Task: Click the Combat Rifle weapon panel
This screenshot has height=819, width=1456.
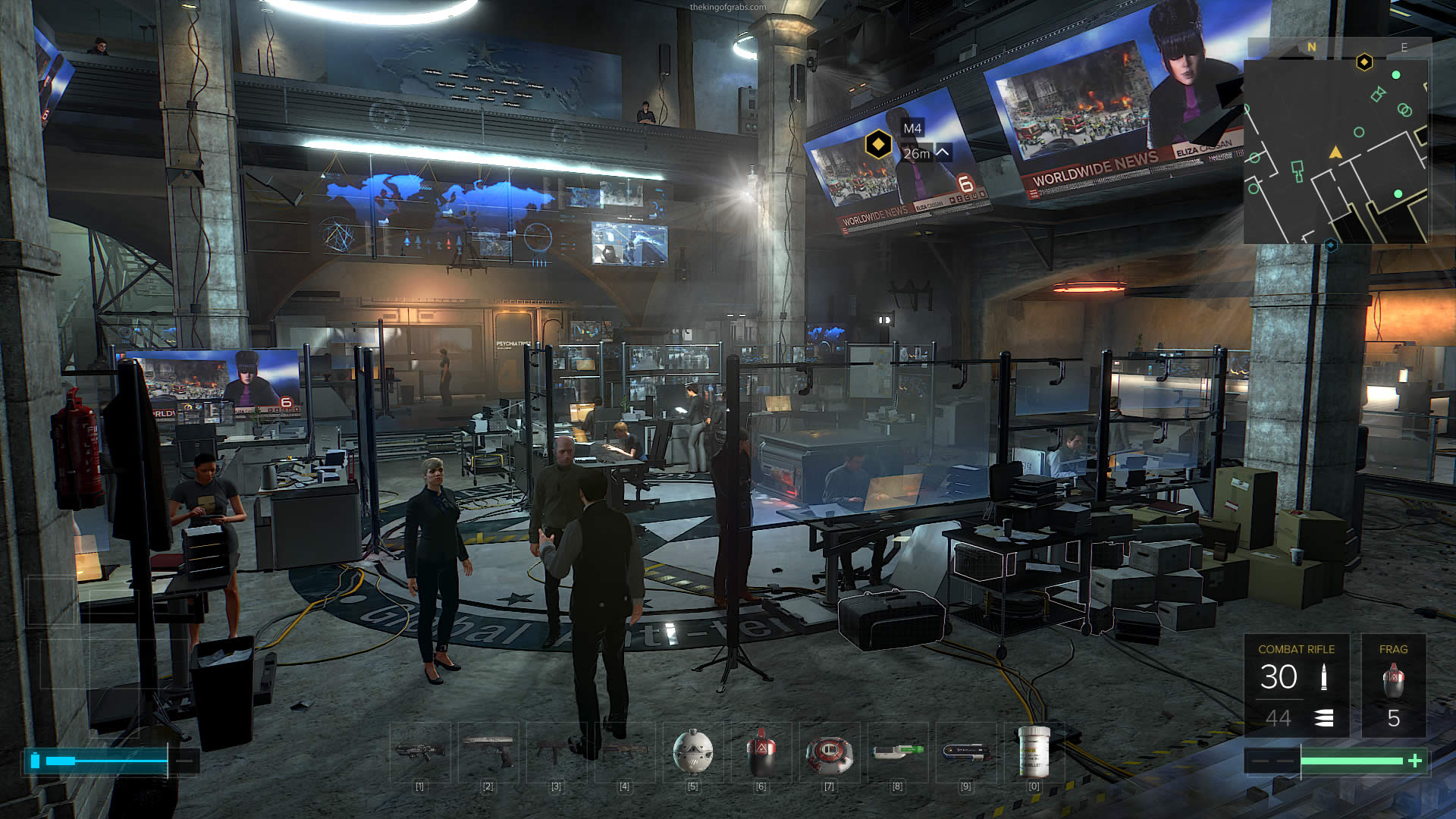Action: coord(1296,686)
